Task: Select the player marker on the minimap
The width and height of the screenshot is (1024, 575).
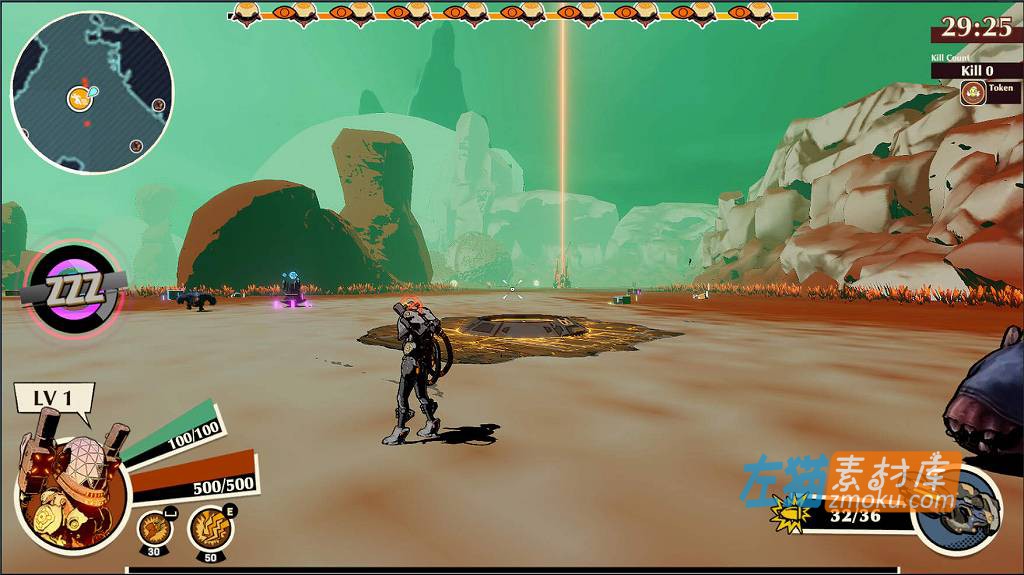Action: pos(80,98)
